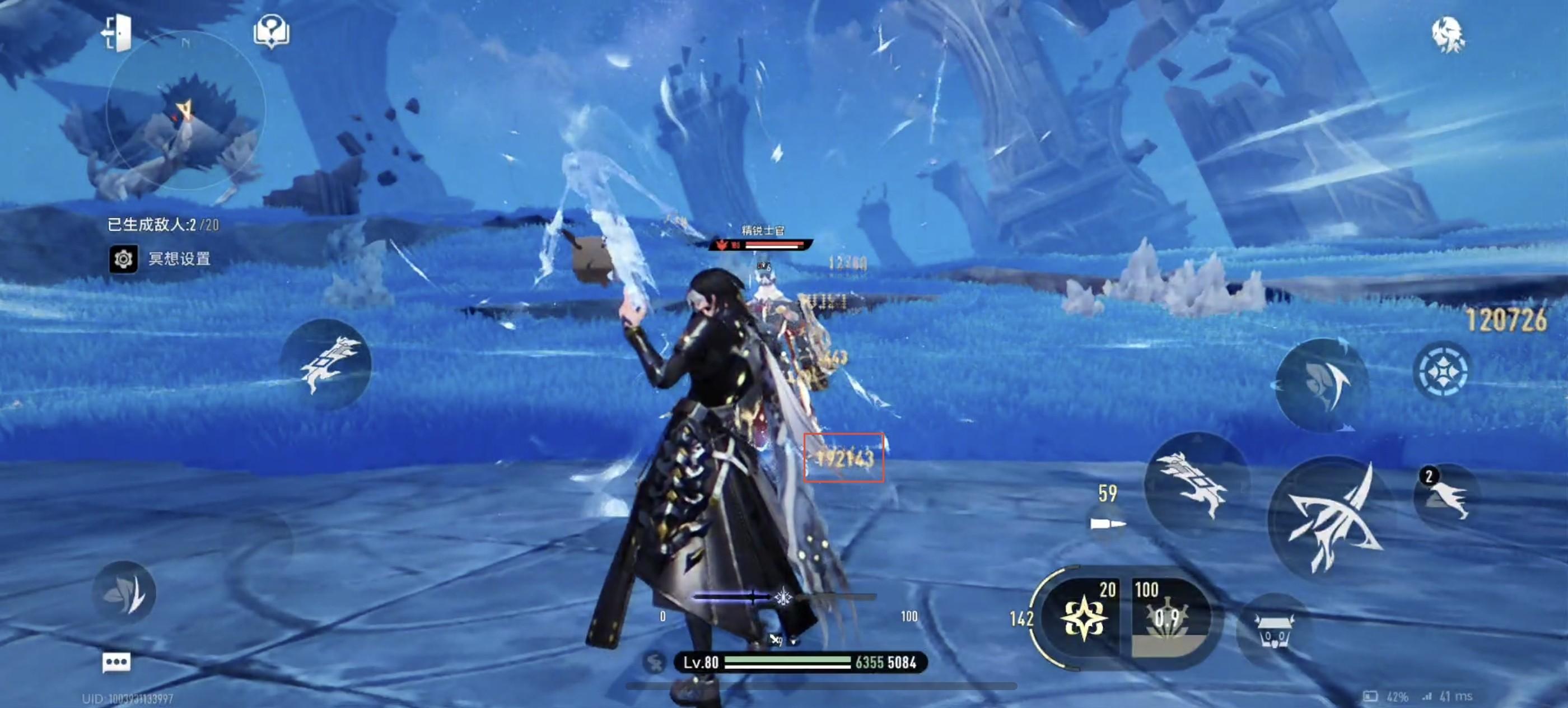This screenshot has width=1568, height=708.
Task: Tap the exit door icon
Action: point(117,32)
